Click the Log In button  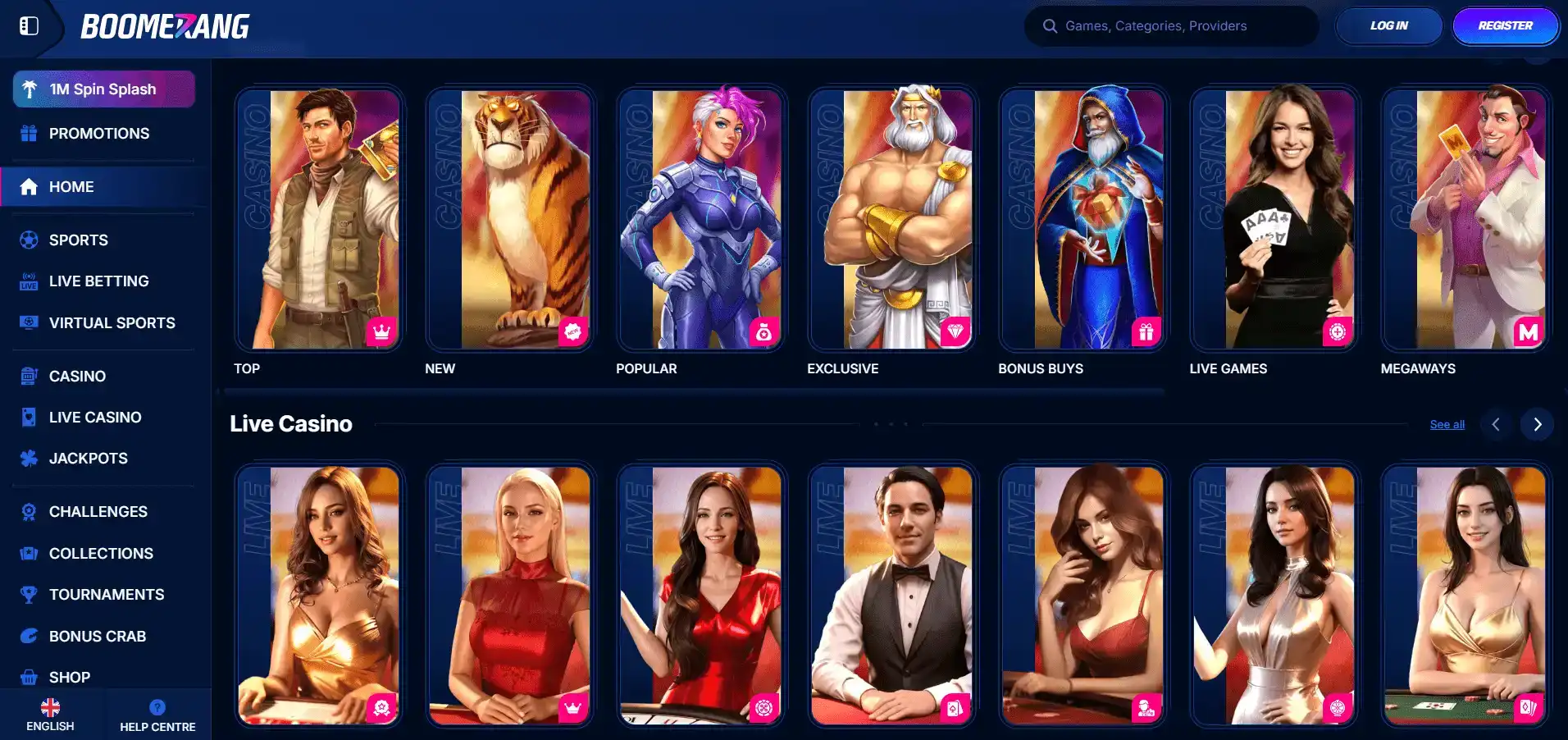tap(1388, 26)
